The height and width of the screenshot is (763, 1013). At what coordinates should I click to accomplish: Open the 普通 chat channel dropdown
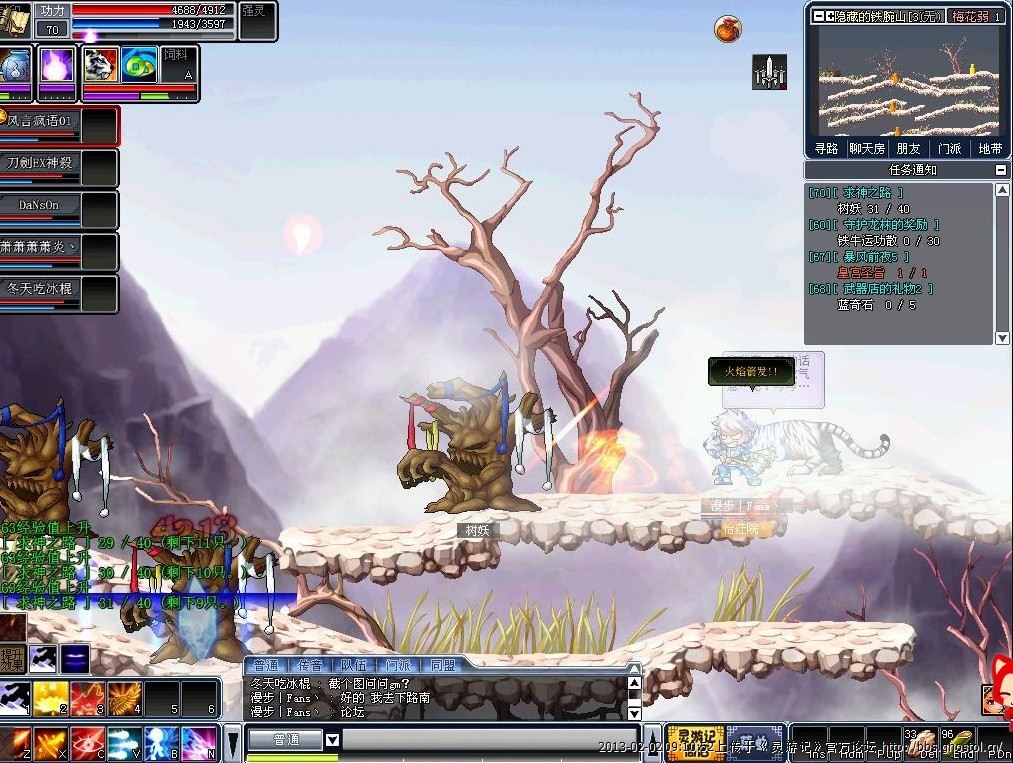[333, 741]
